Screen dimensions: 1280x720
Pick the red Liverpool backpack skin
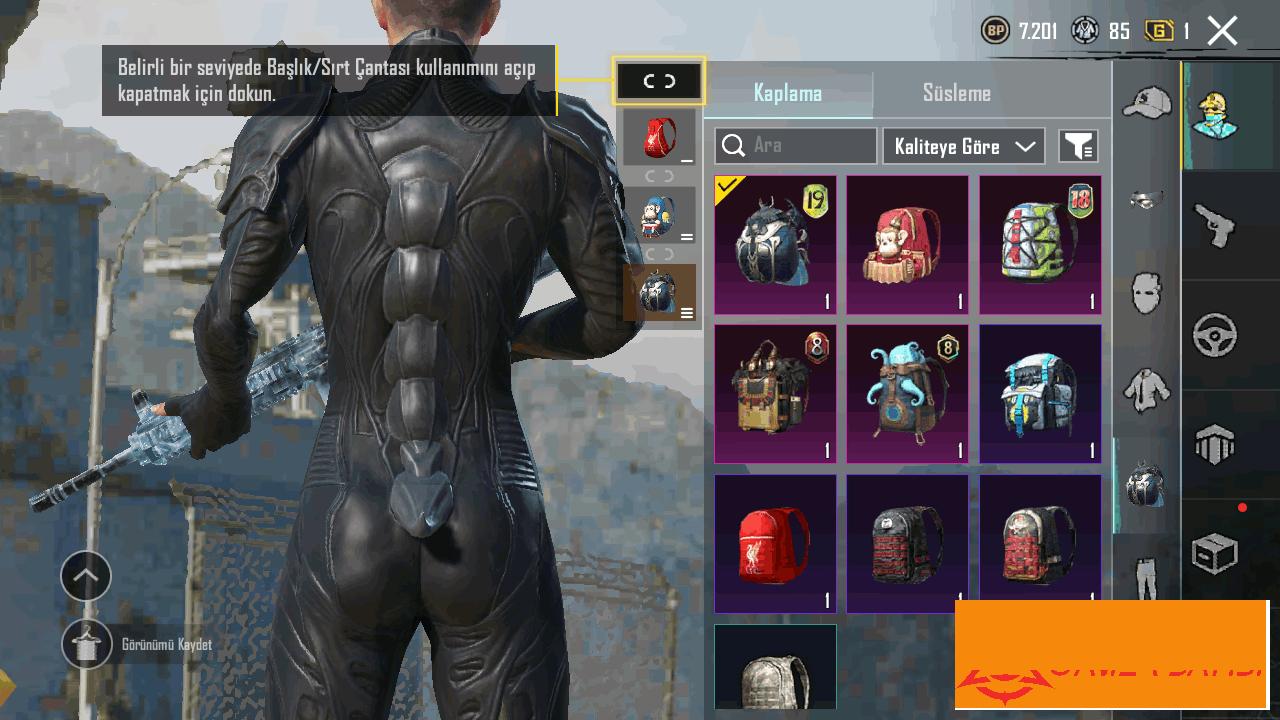[x=775, y=543]
